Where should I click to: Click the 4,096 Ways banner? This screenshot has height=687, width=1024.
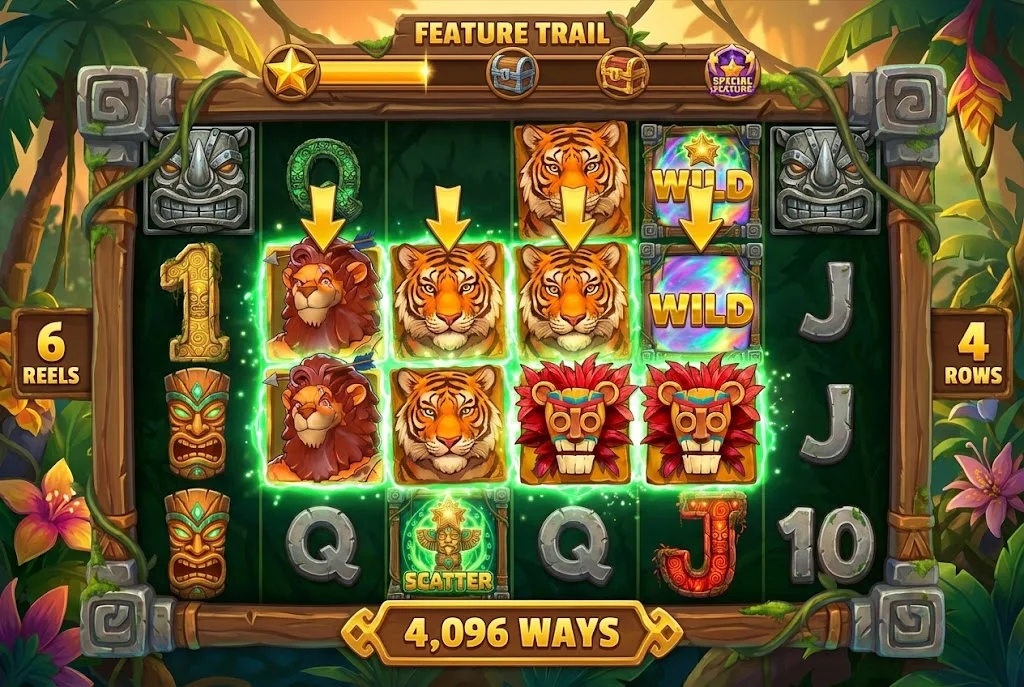coord(511,633)
